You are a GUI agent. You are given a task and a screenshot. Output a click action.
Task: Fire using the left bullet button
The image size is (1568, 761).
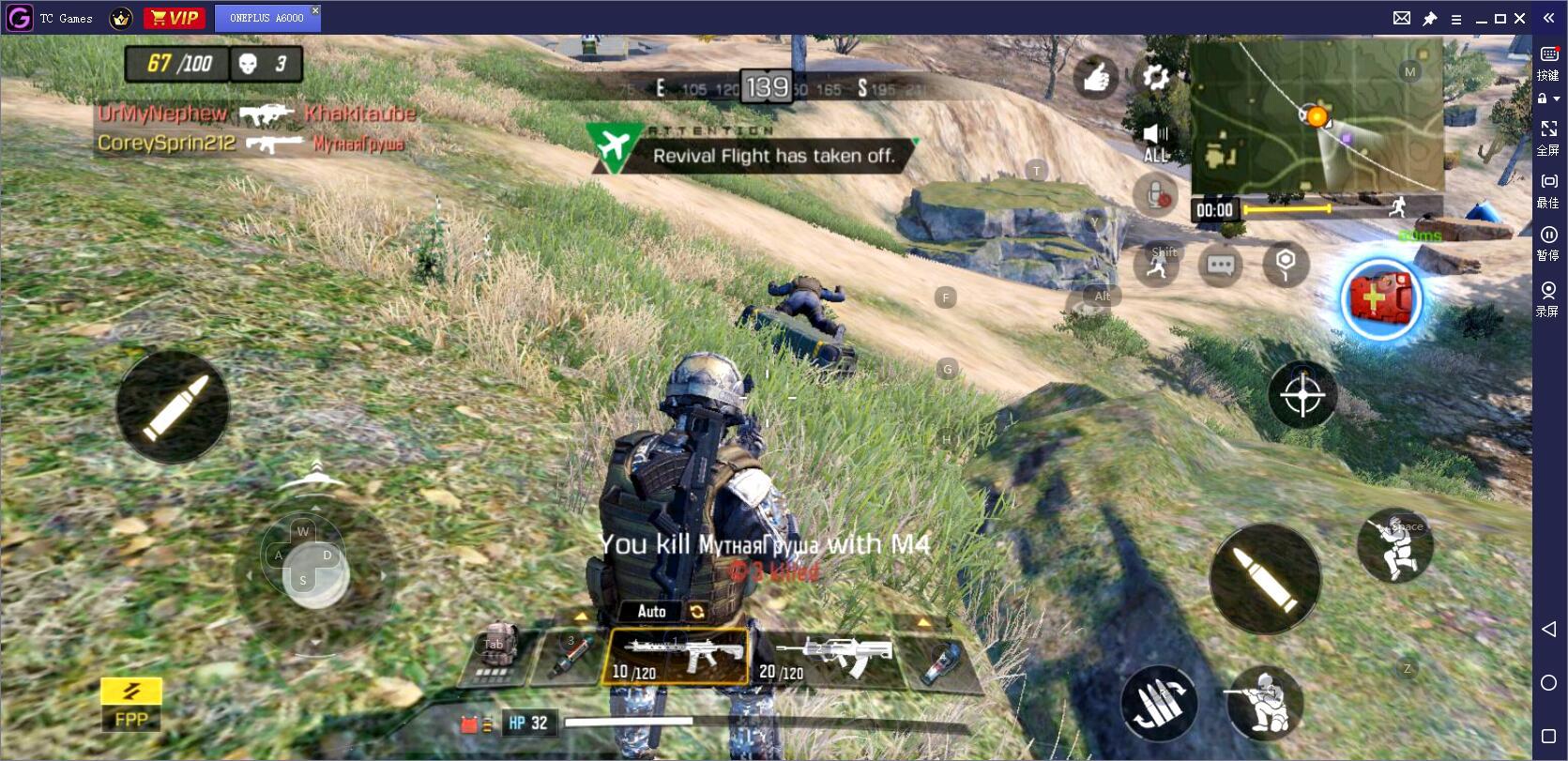click(173, 407)
